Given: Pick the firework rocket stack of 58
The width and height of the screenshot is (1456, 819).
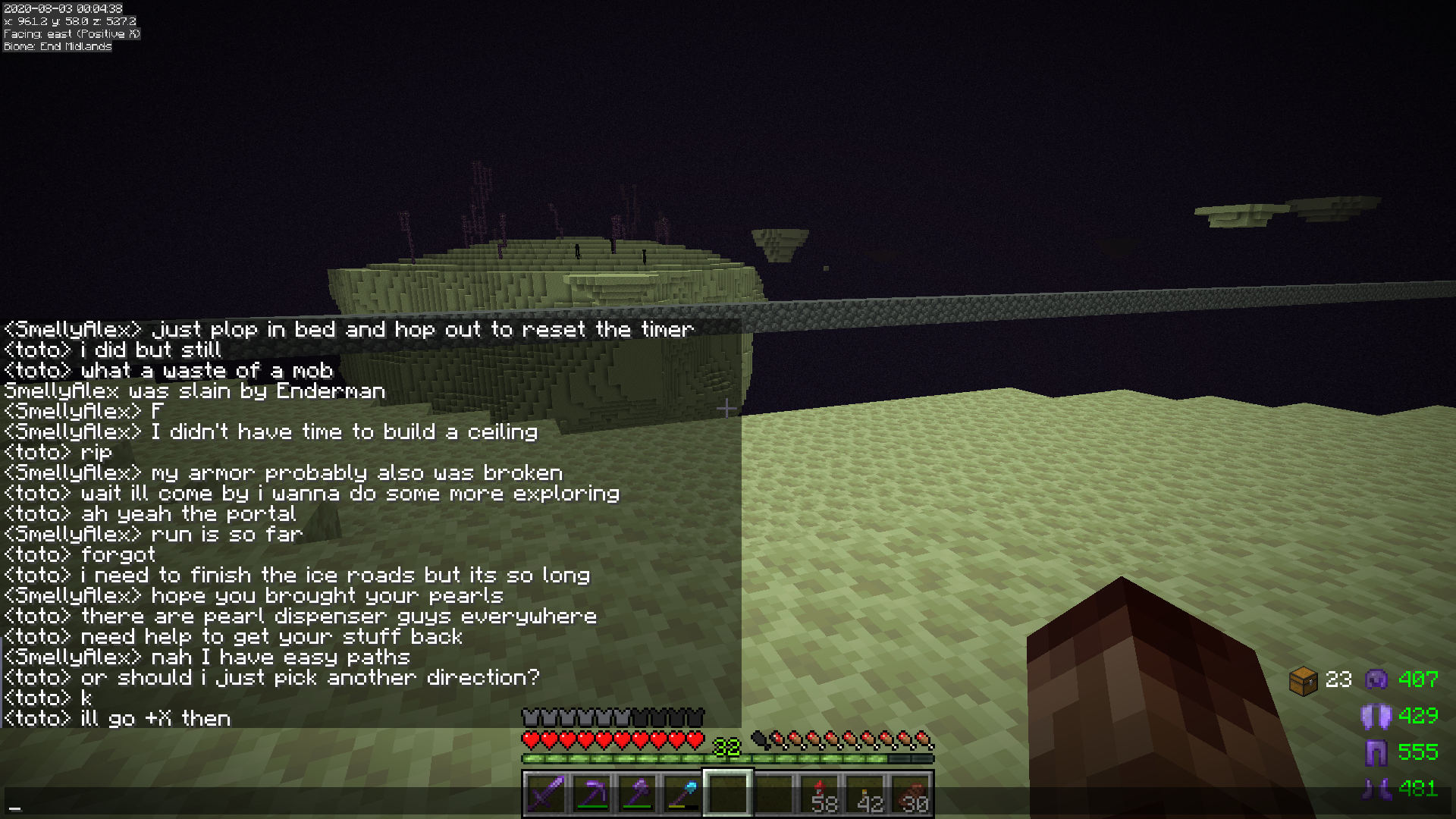Looking at the screenshot, I should coord(820,794).
